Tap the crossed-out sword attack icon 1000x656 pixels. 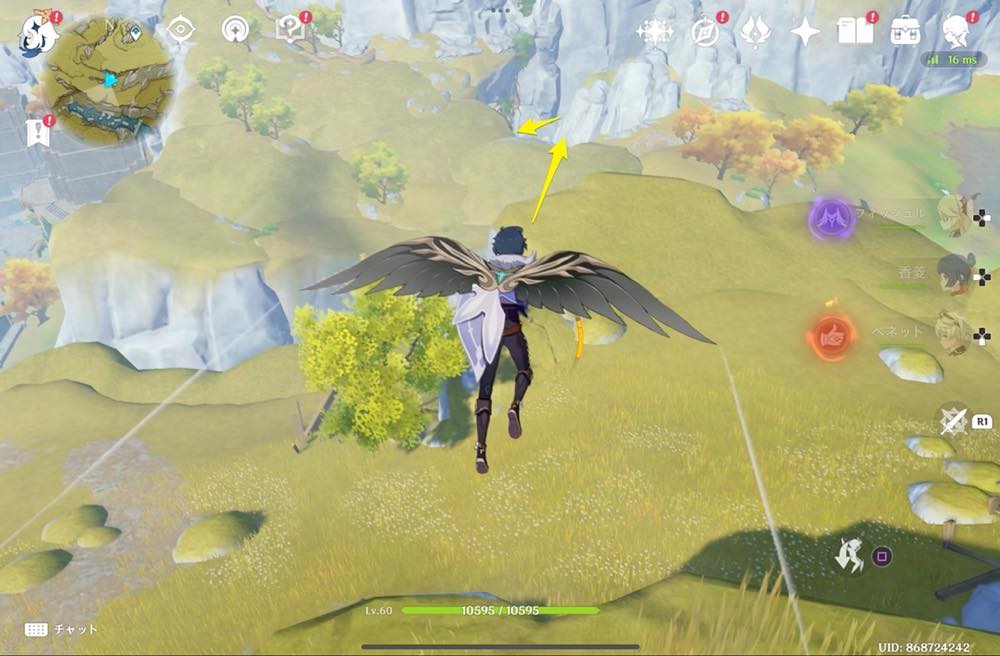click(x=953, y=422)
